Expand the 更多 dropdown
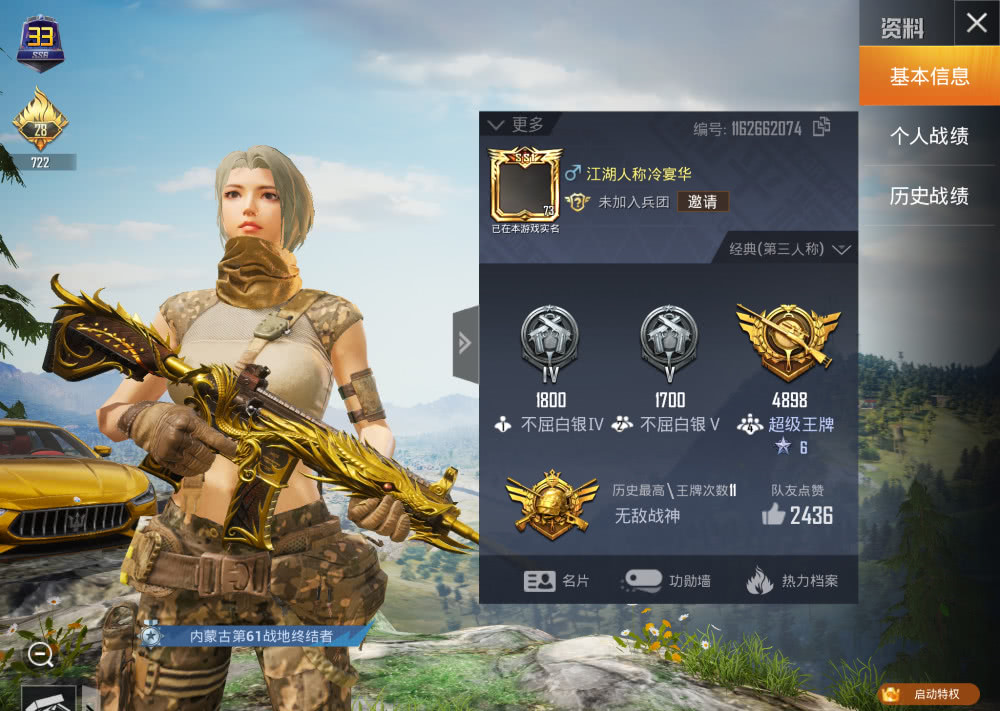Screen dimensions: 1000x711 pyautogui.click(x=517, y=125)
